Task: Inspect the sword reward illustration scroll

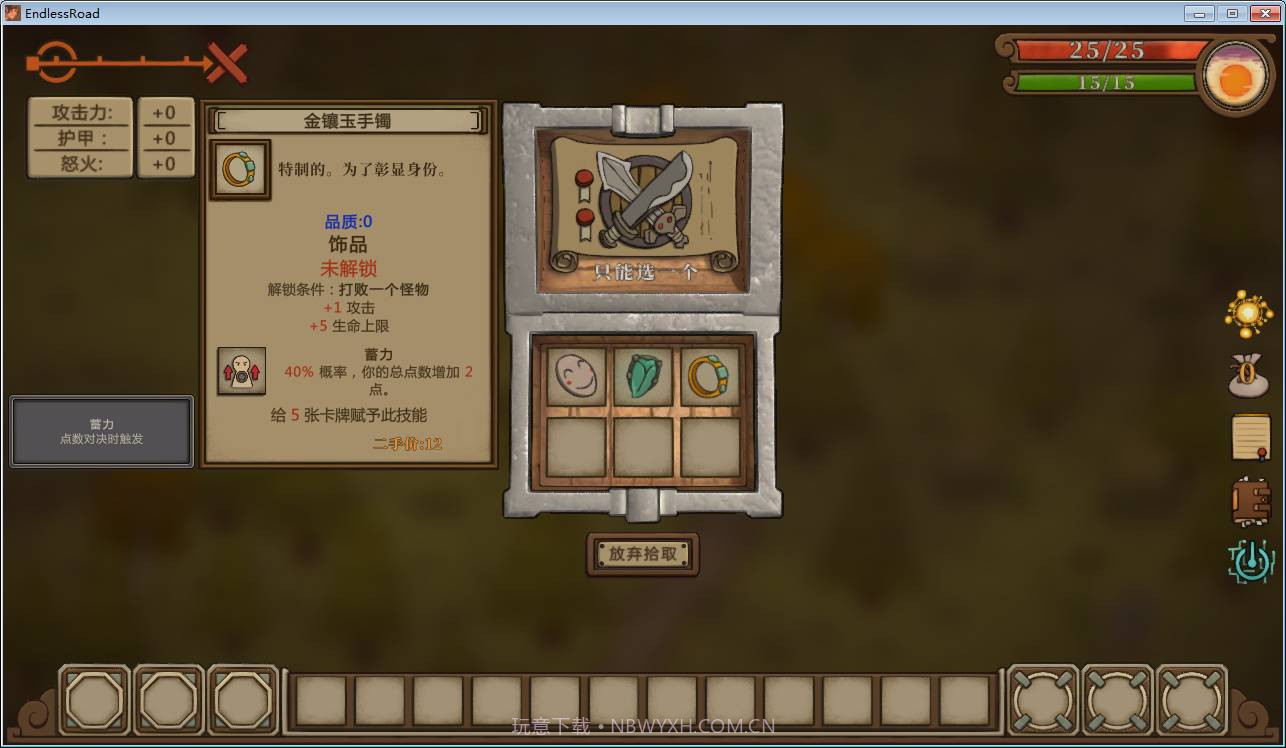Action: [641, 199]
